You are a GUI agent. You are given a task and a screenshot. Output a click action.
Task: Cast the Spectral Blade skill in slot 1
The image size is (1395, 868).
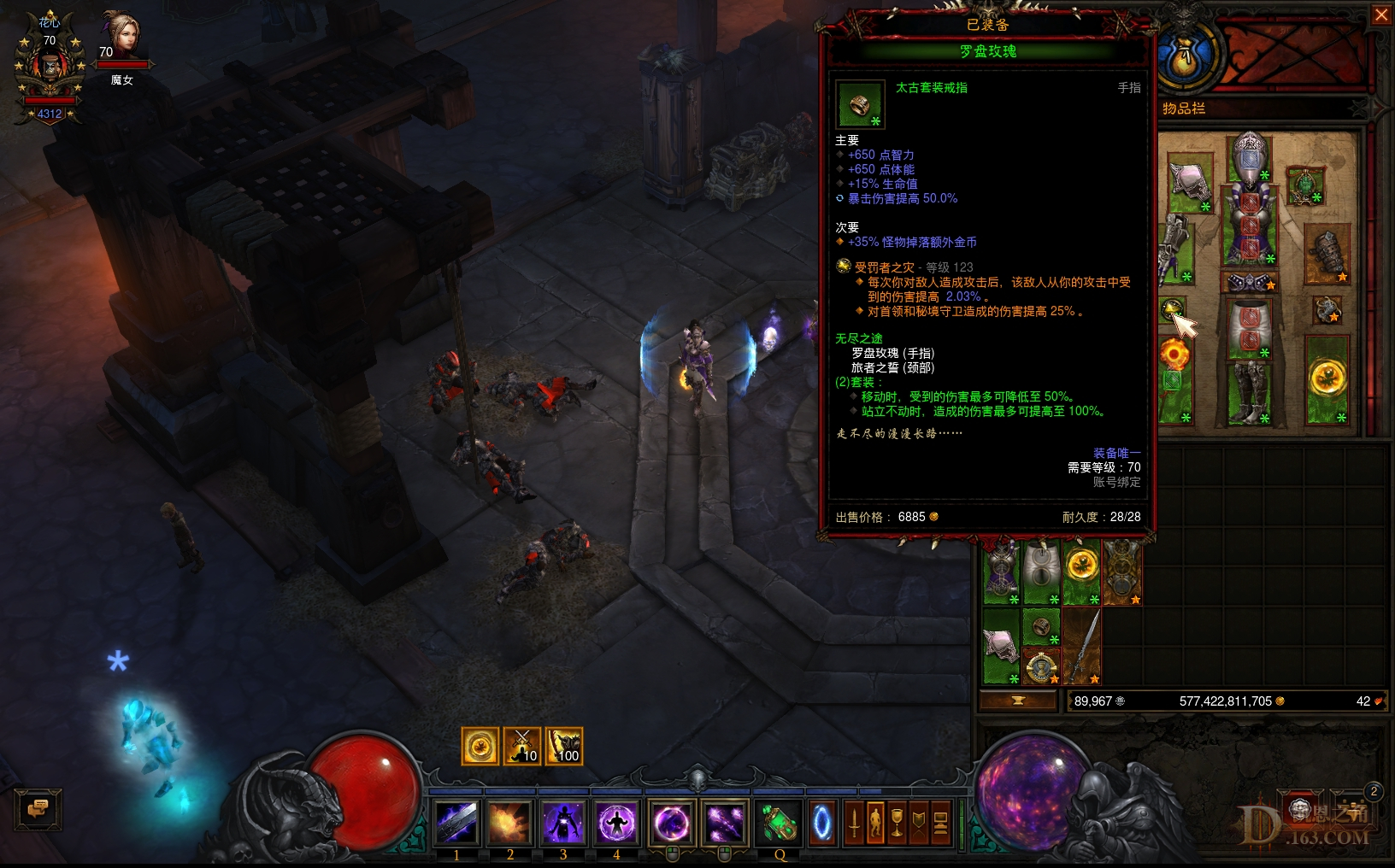click(x=456, y=821)
